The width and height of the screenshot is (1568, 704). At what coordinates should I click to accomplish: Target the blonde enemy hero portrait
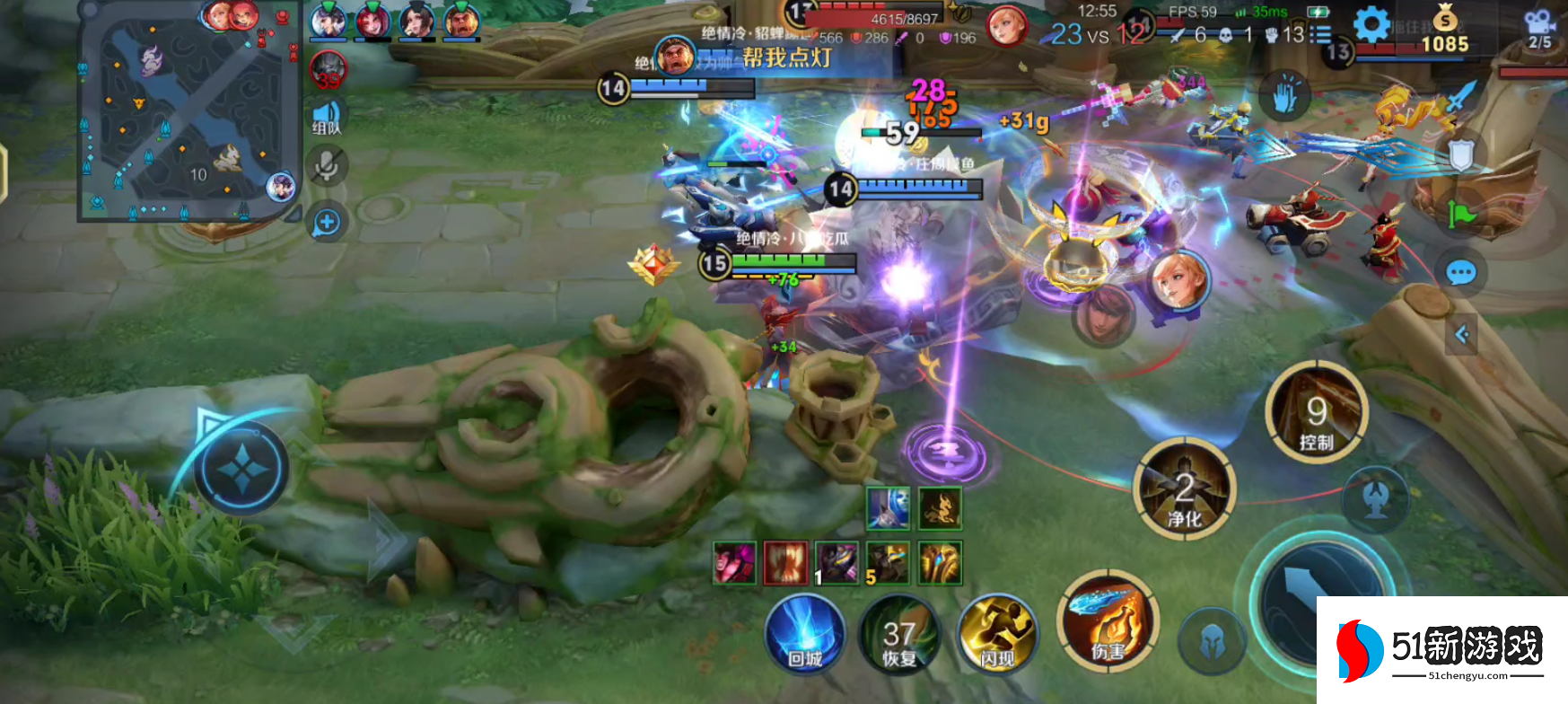pyautogui.click(x=1178, y=281)
